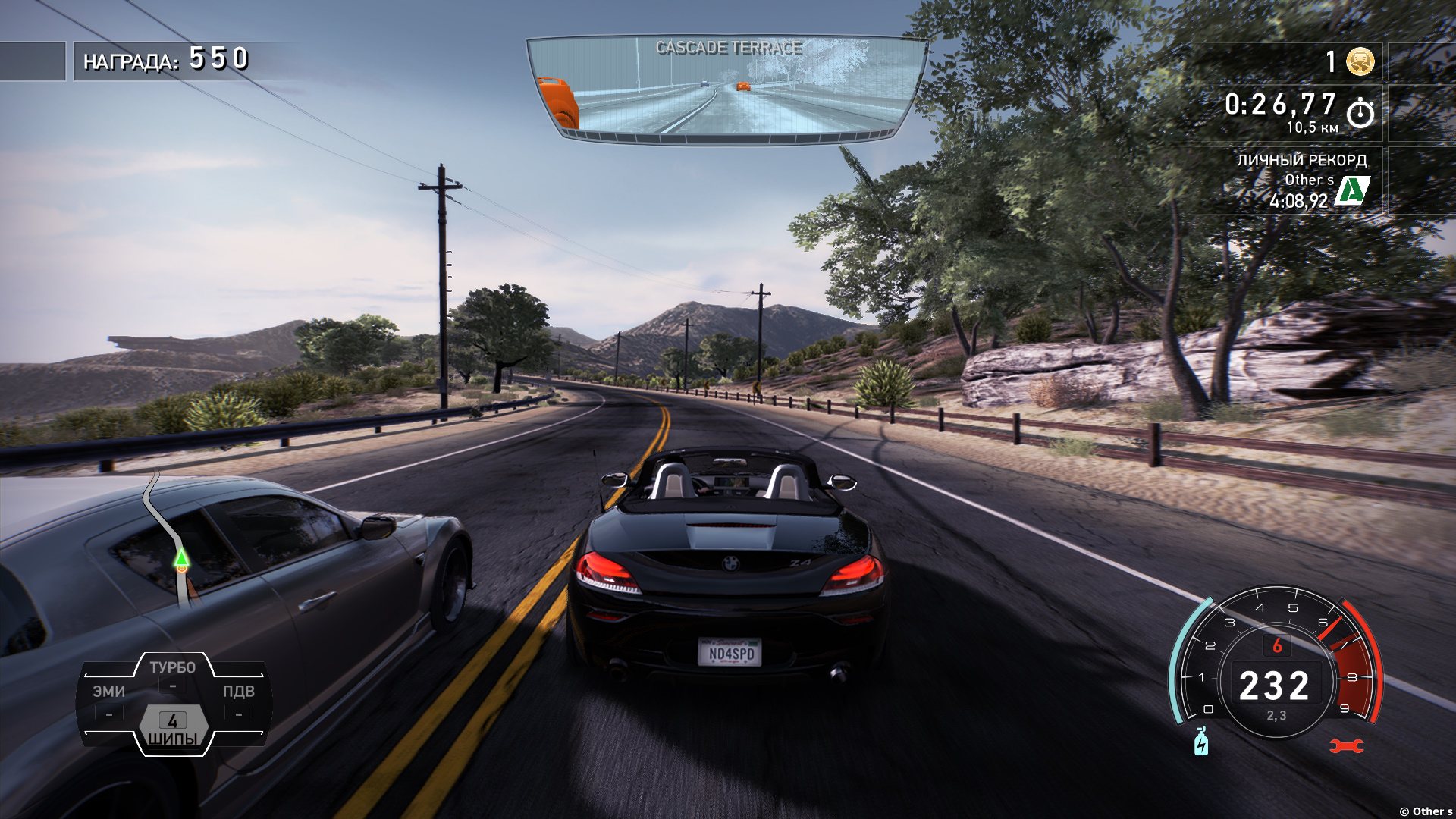1456x819 pixels.
Task: Click the rearview mirror display
Action: [x=726, y=89]
